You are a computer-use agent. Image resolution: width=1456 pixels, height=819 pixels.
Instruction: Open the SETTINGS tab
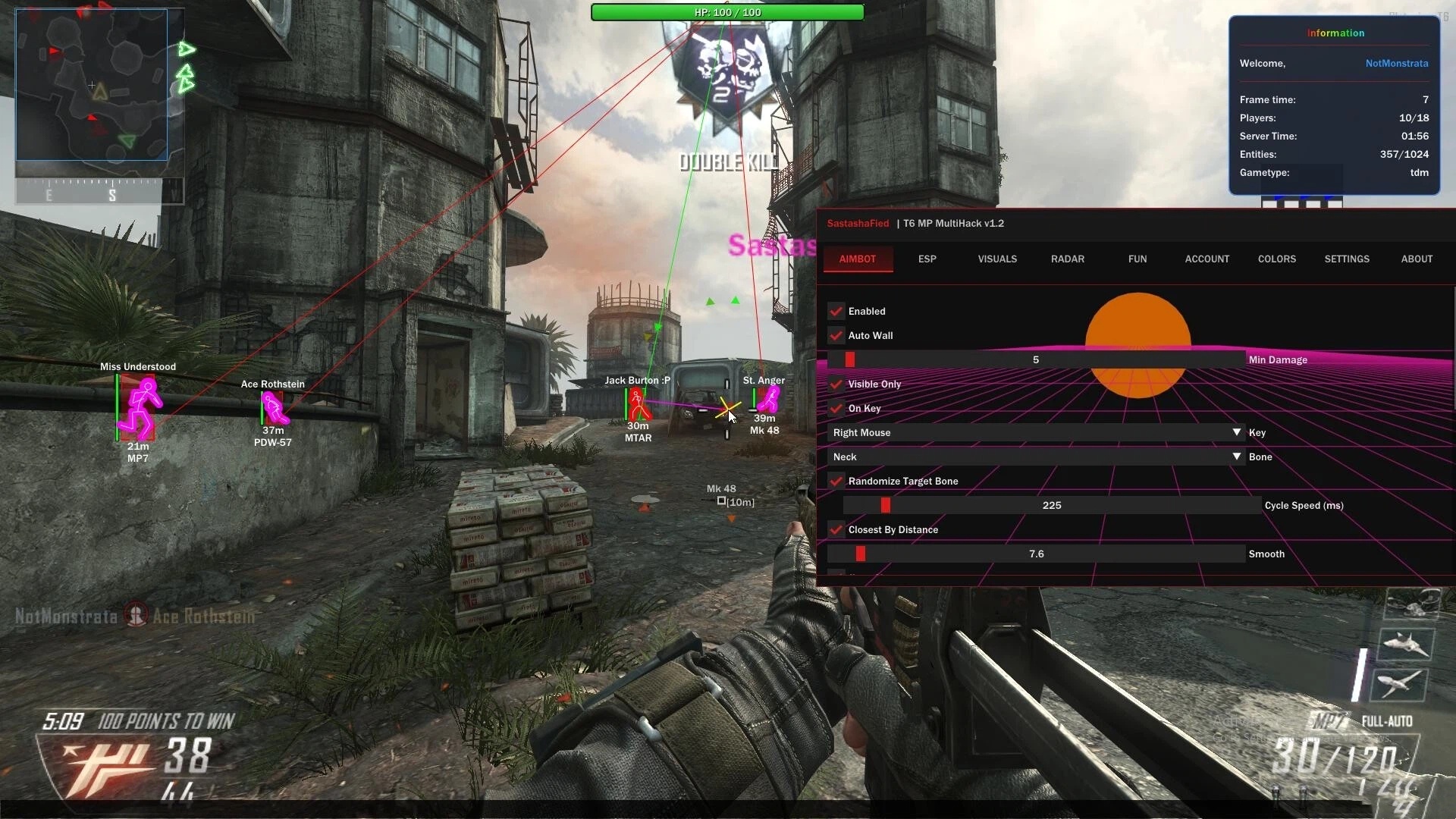tap(1346, 259)
